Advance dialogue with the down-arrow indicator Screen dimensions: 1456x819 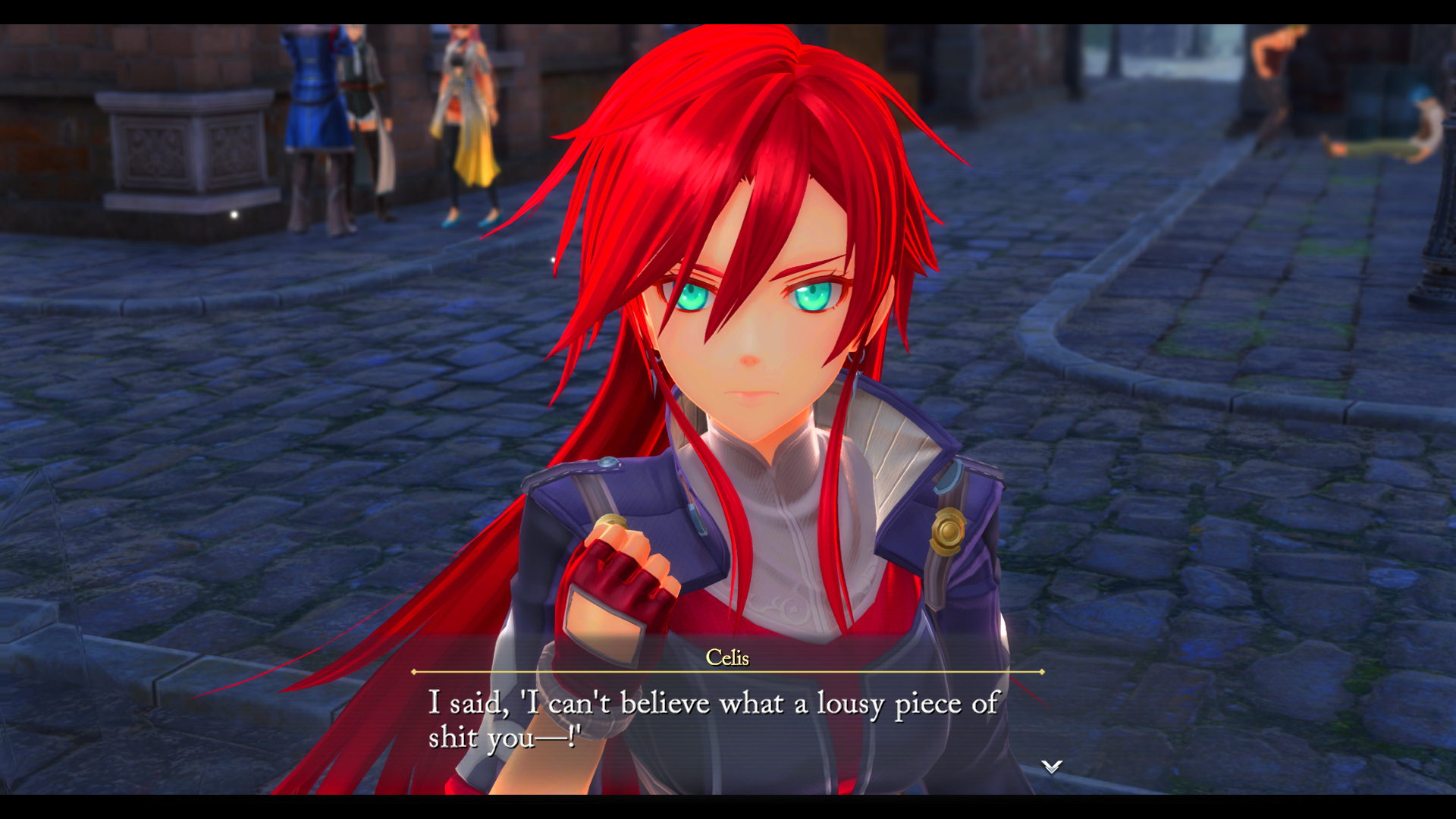click(x=1051, y=767)
